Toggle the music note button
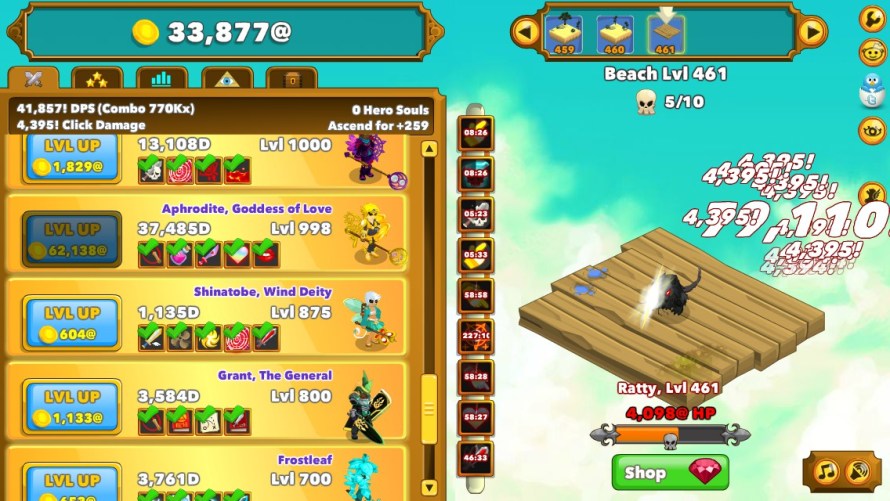 827,472
